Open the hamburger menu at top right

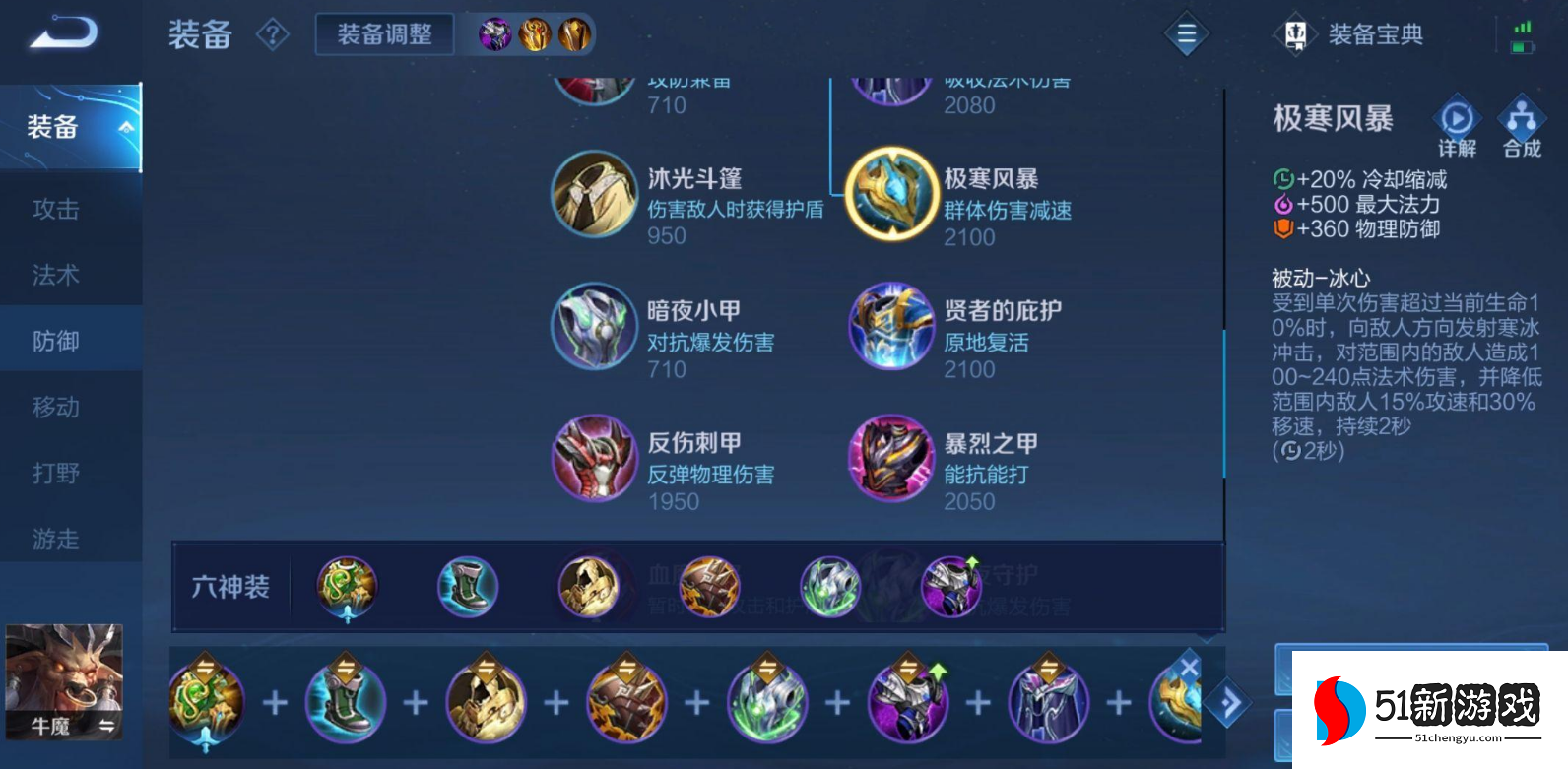(1186, 32)
